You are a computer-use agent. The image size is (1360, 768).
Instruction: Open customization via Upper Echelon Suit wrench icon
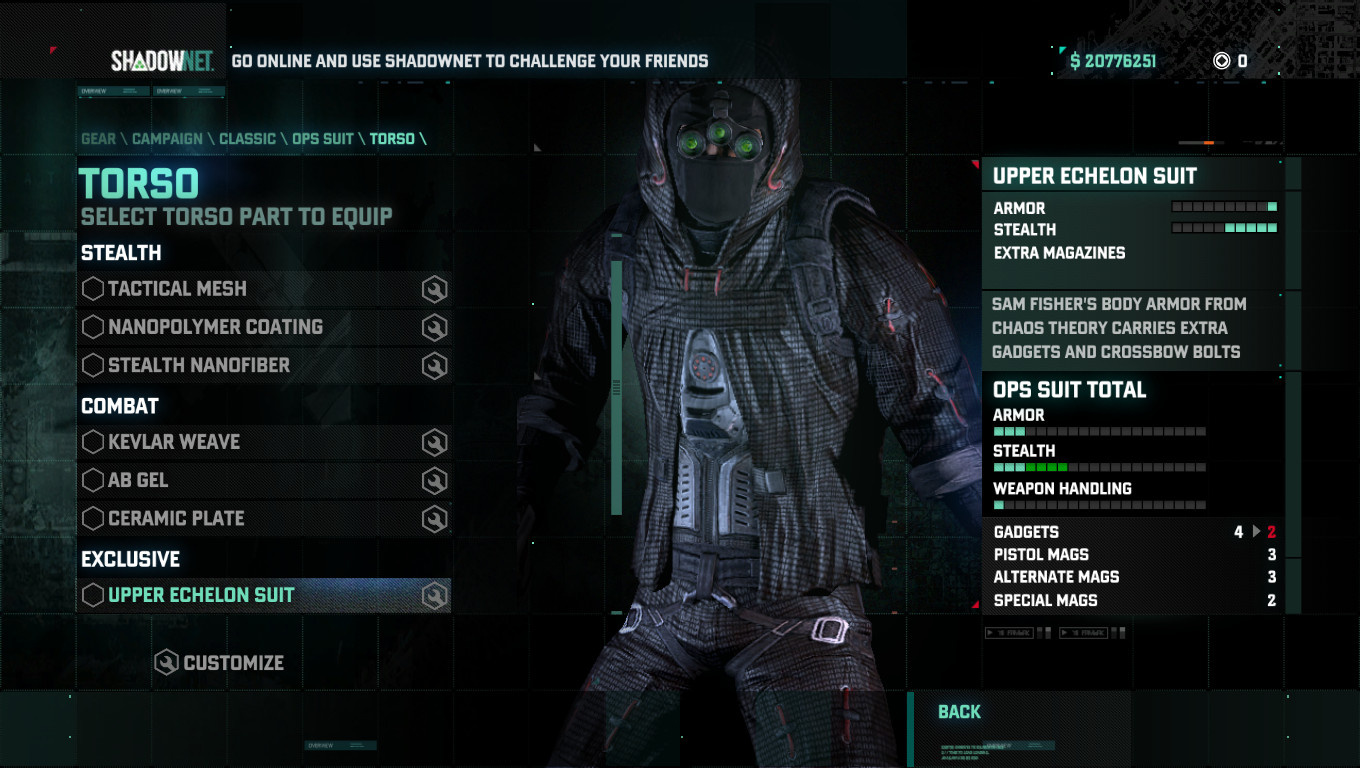[x=432, y=595]
